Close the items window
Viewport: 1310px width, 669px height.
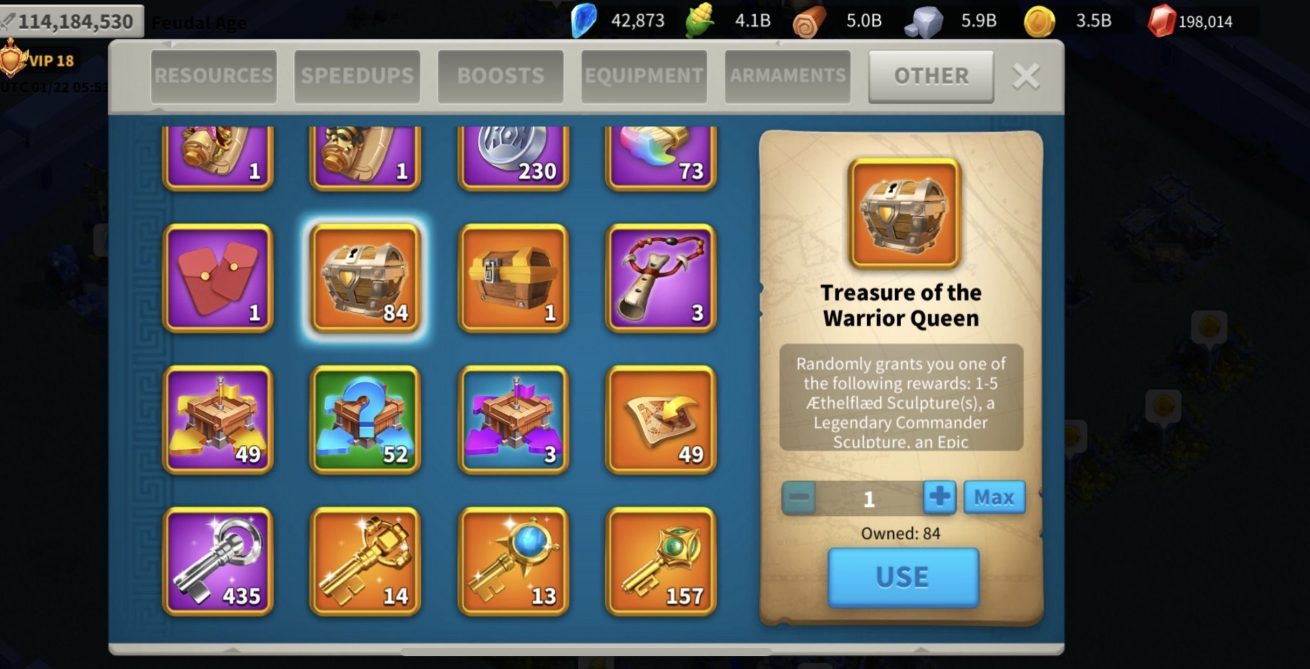[1026, 76]
